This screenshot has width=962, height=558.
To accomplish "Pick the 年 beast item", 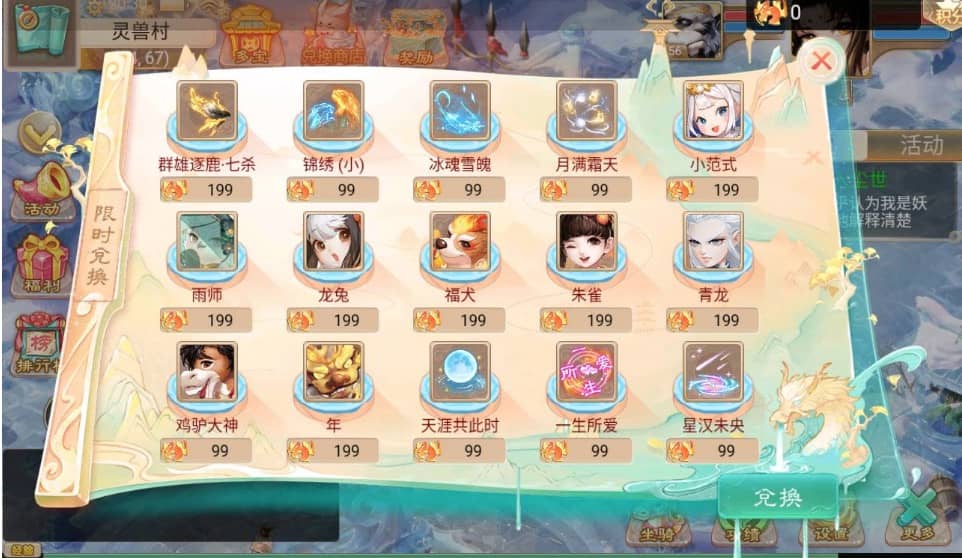I will [x=333, y=372].
